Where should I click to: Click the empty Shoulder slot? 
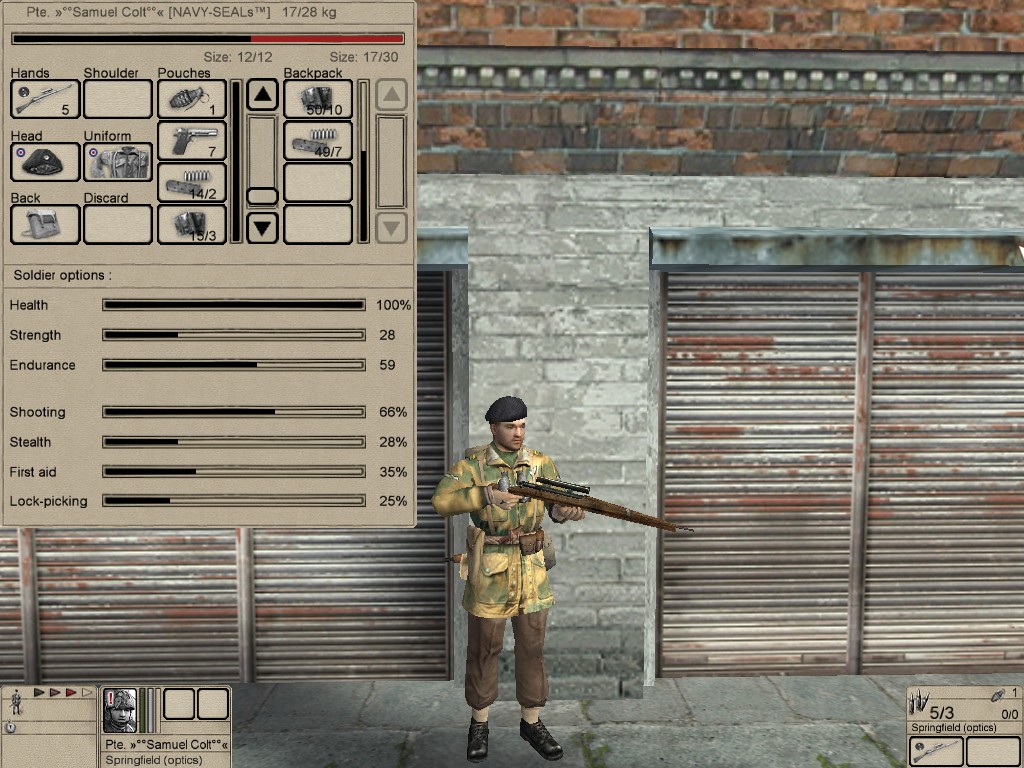pos(117,99)
